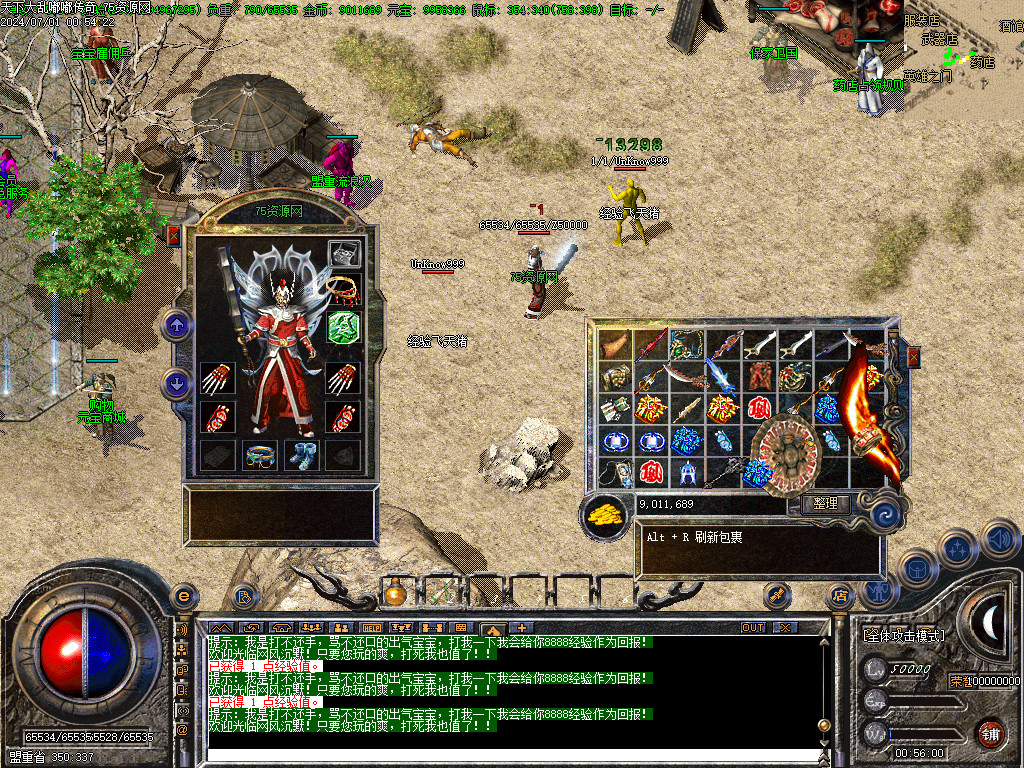Select the orange potion in quick belt

395,592
